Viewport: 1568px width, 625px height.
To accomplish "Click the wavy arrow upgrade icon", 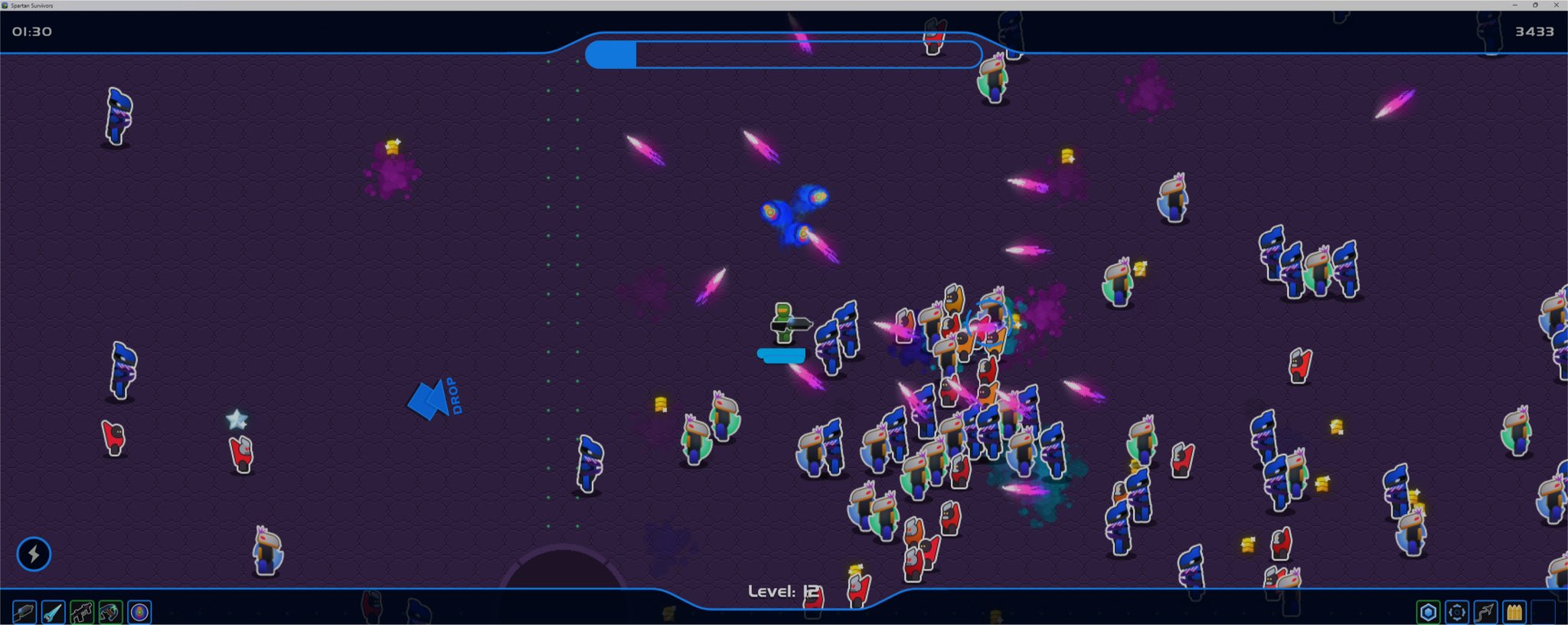I will coord(1485,612).
